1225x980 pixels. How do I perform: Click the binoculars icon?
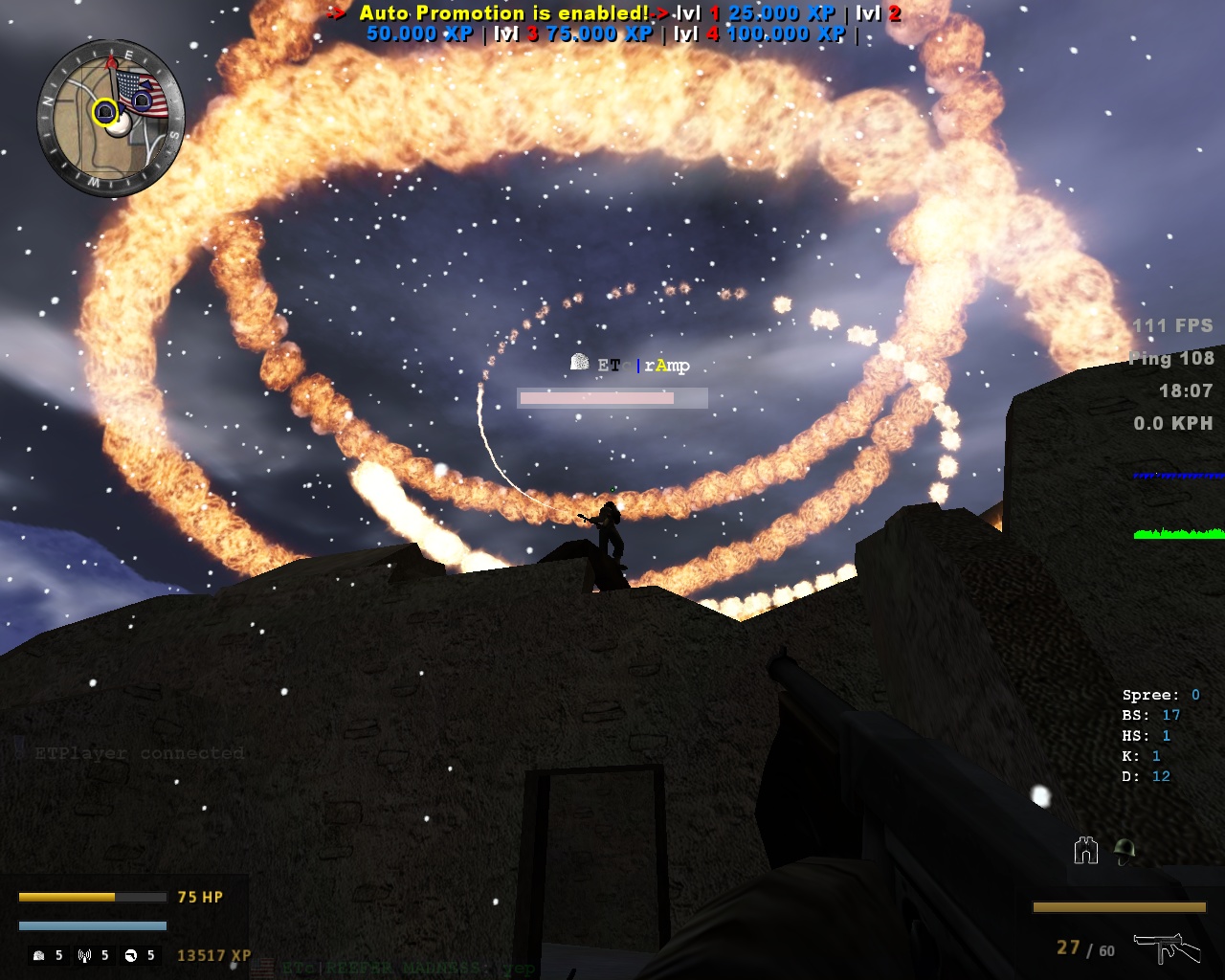coord(1085,850)
